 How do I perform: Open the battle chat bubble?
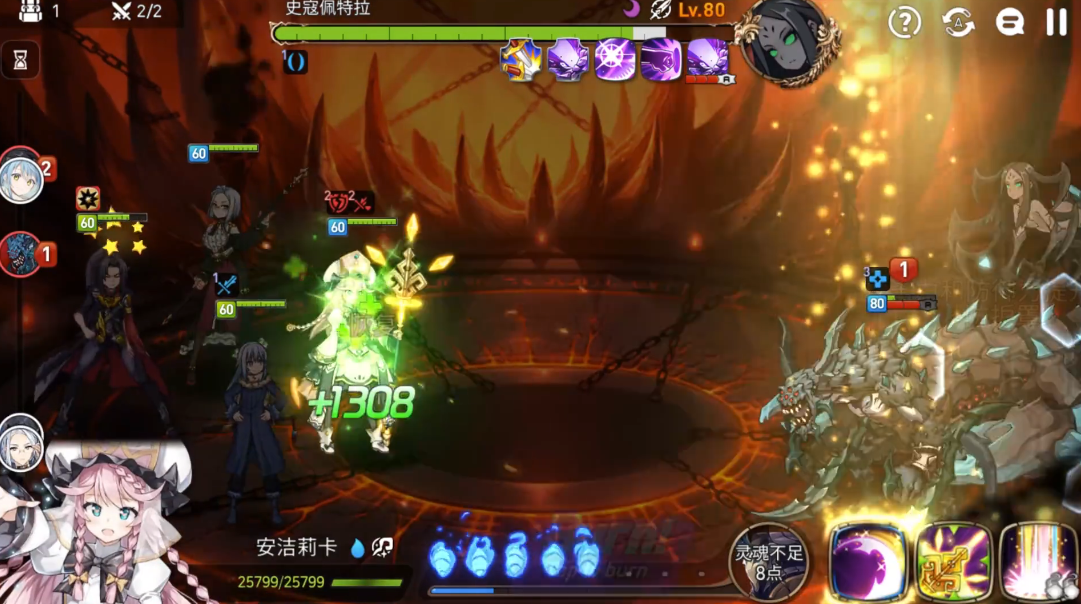pyautogui.click(x=1009, y=22)
